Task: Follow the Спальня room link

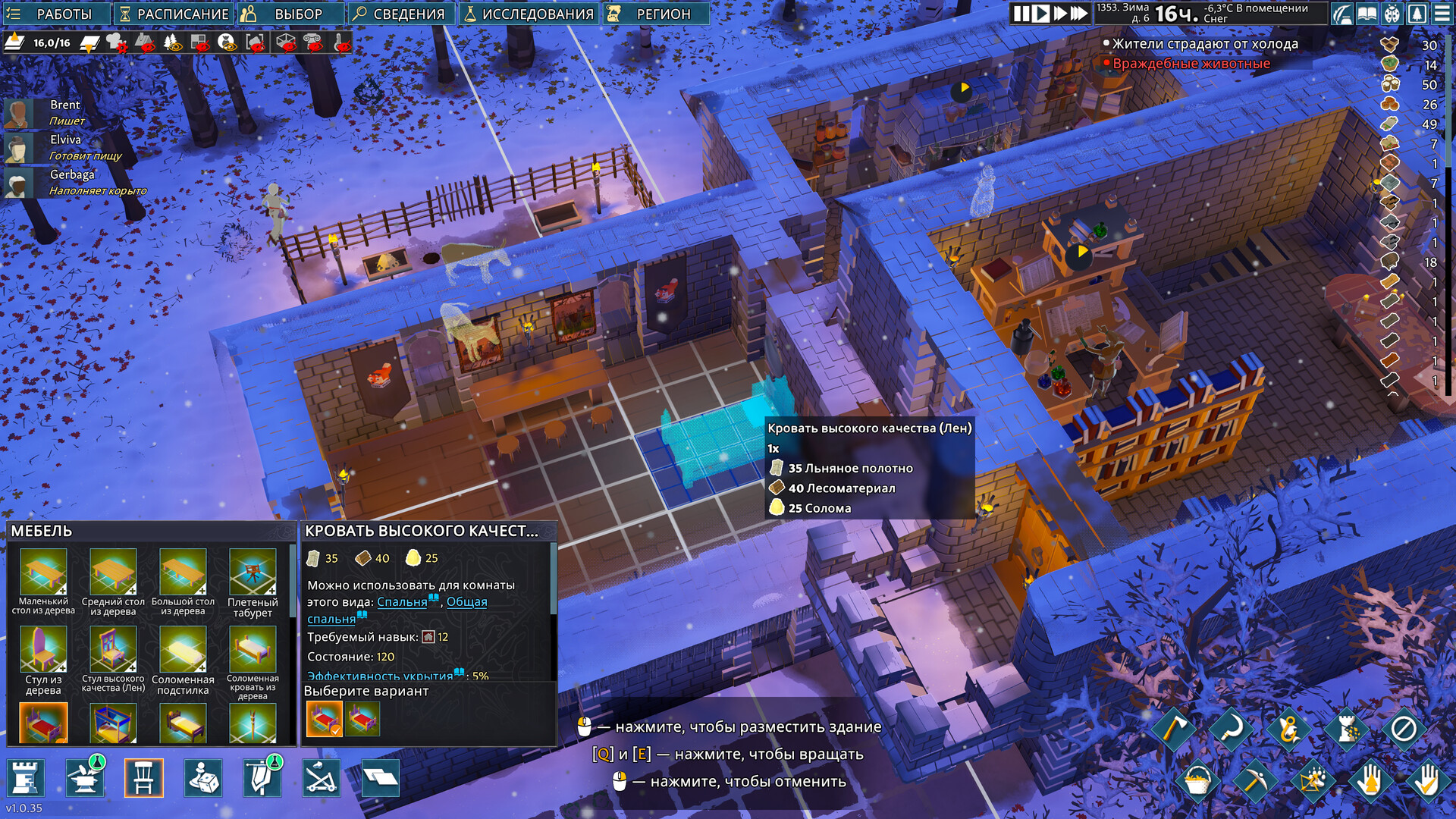Action: (402, 601)
